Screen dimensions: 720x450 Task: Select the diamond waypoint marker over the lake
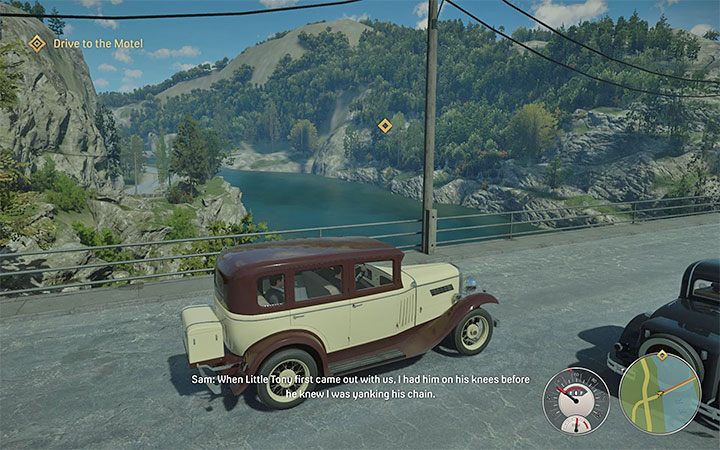click(384, 125)
